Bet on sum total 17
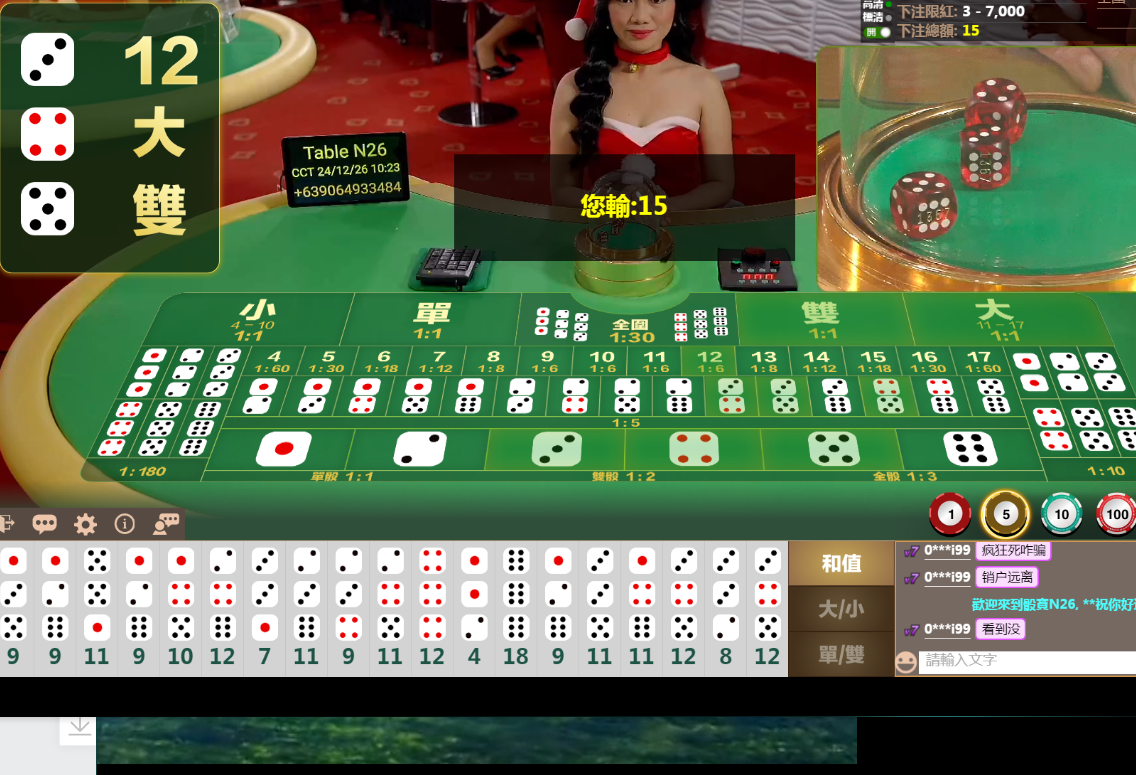This screenshot has width=1136, height=775. tap(979, 361)
